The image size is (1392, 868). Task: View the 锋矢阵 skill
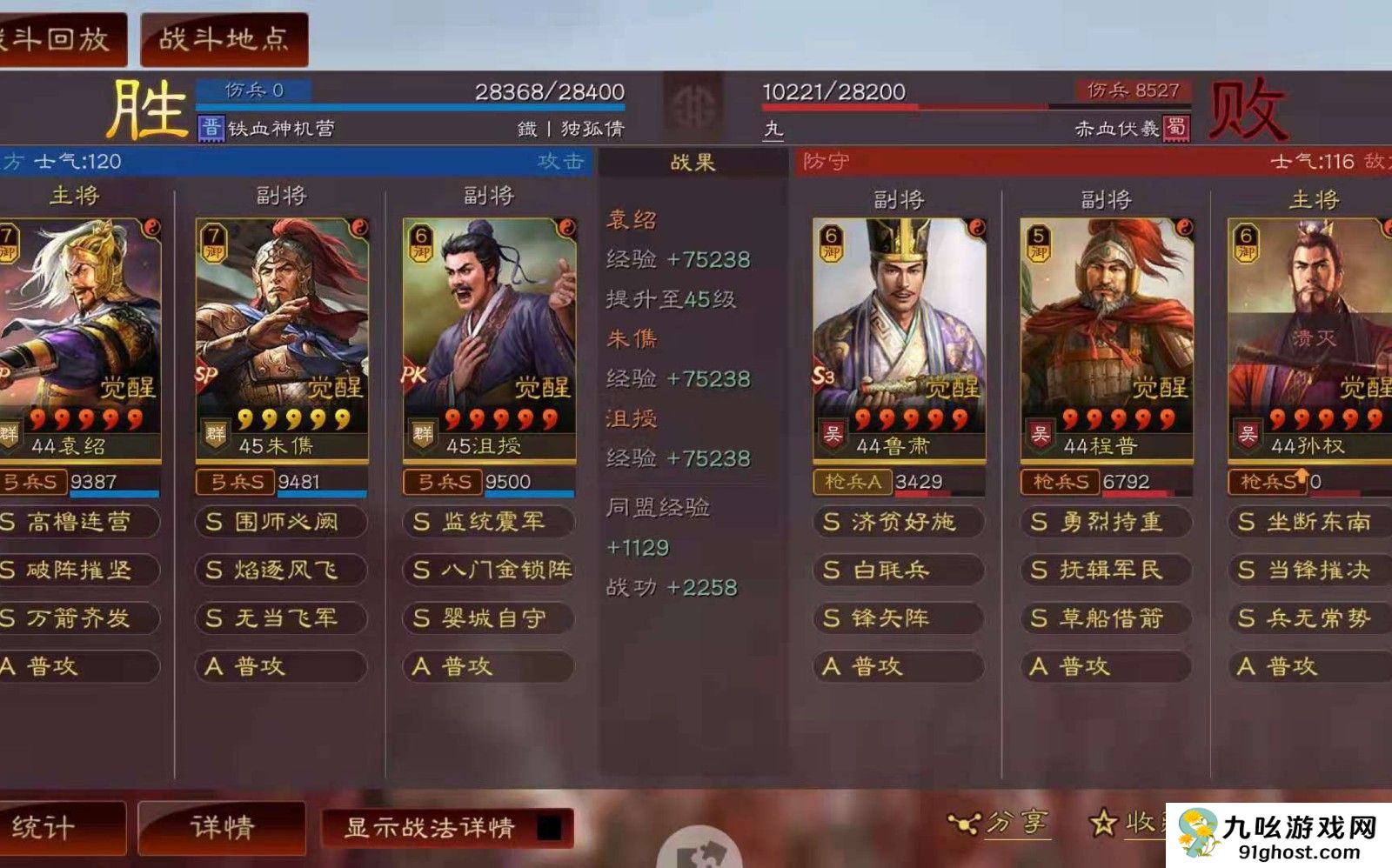click(899, 618)
